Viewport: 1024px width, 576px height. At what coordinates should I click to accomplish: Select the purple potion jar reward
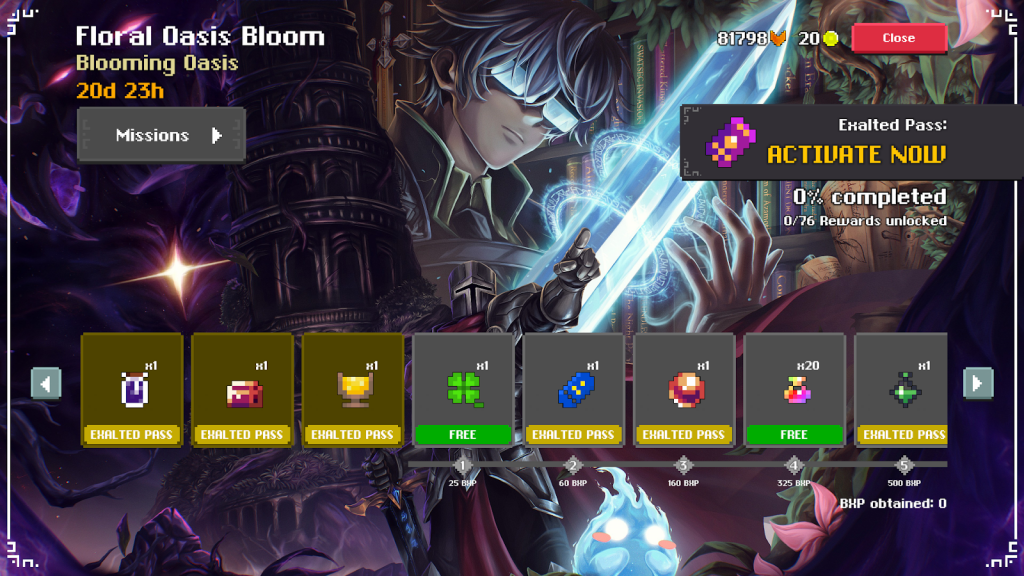click(132, 389)
